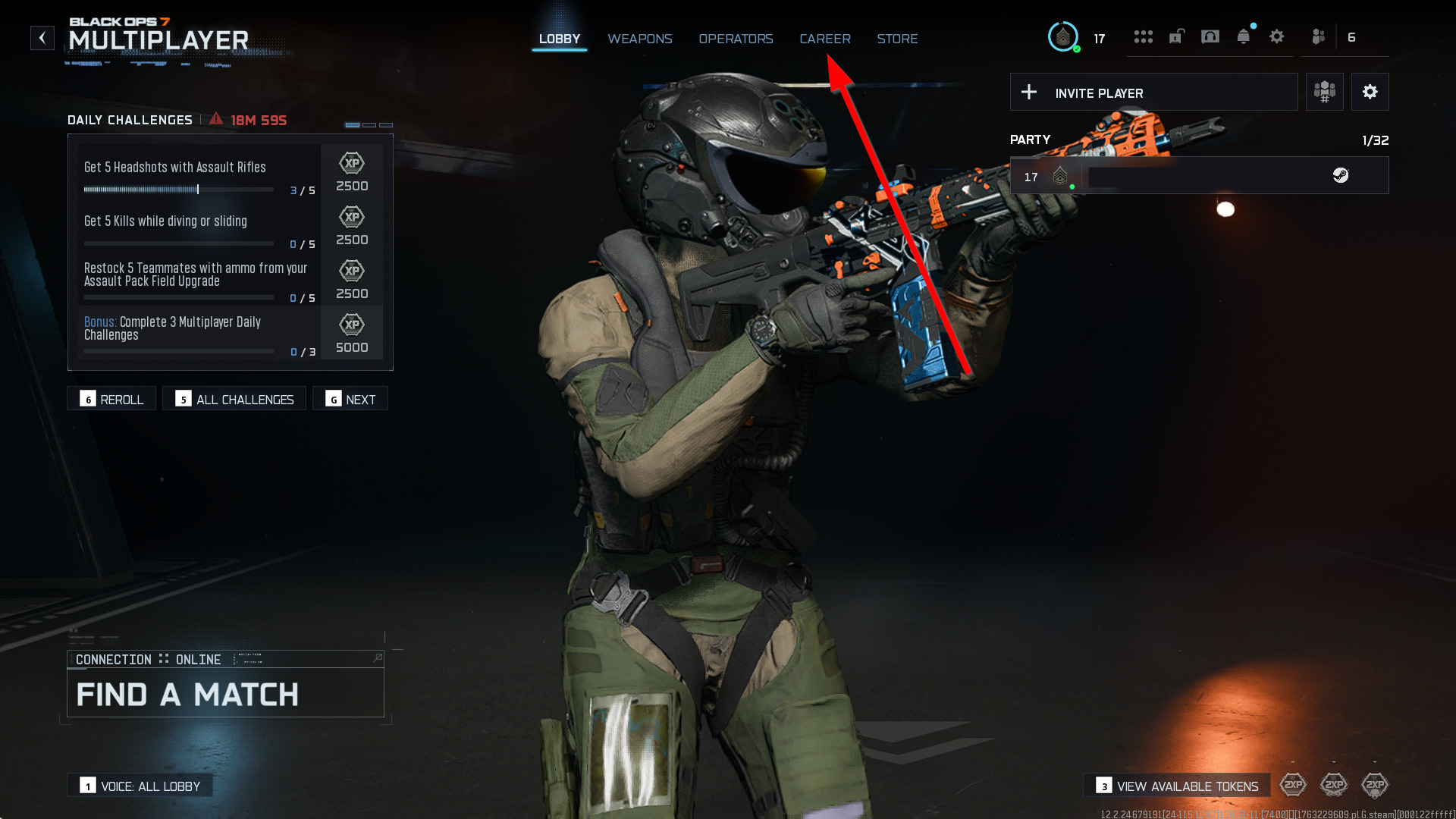Screen dimensions: 1456x819
Task: Start Find a Match
Action: [225, 693]
